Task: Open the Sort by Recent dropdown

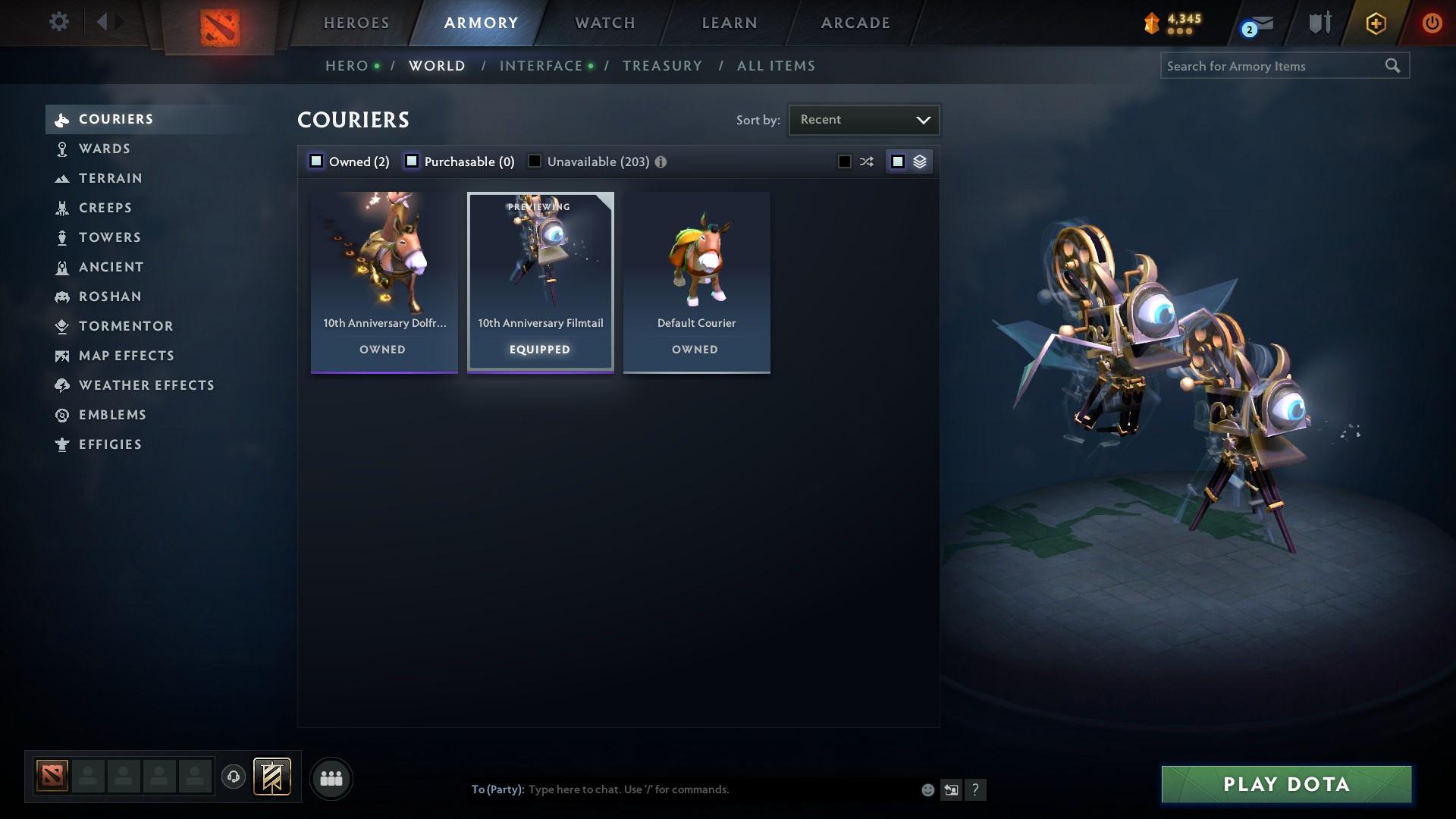Action: pos(864,119)
